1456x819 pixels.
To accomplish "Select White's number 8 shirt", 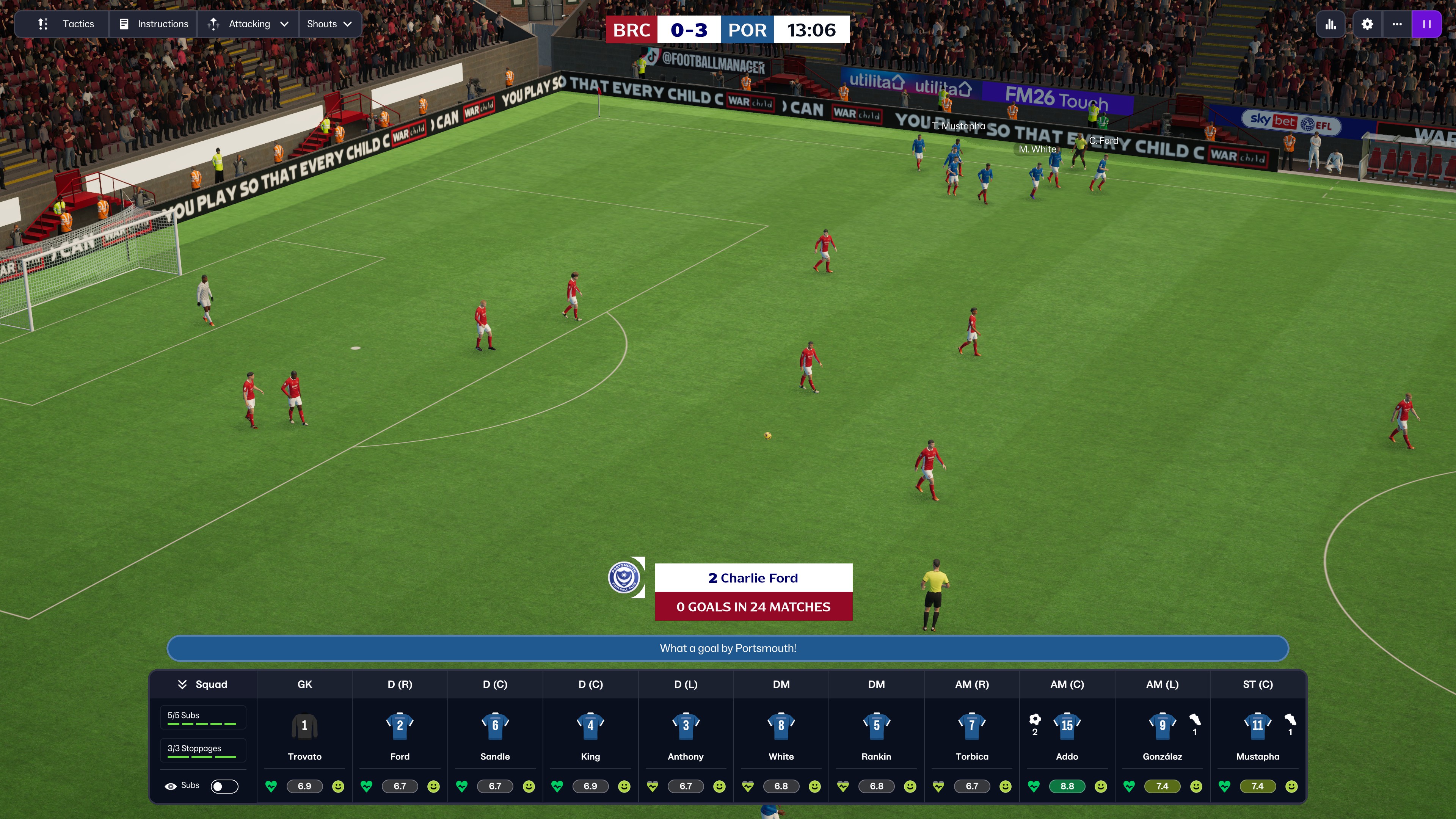I will click(x=781, y=725).
